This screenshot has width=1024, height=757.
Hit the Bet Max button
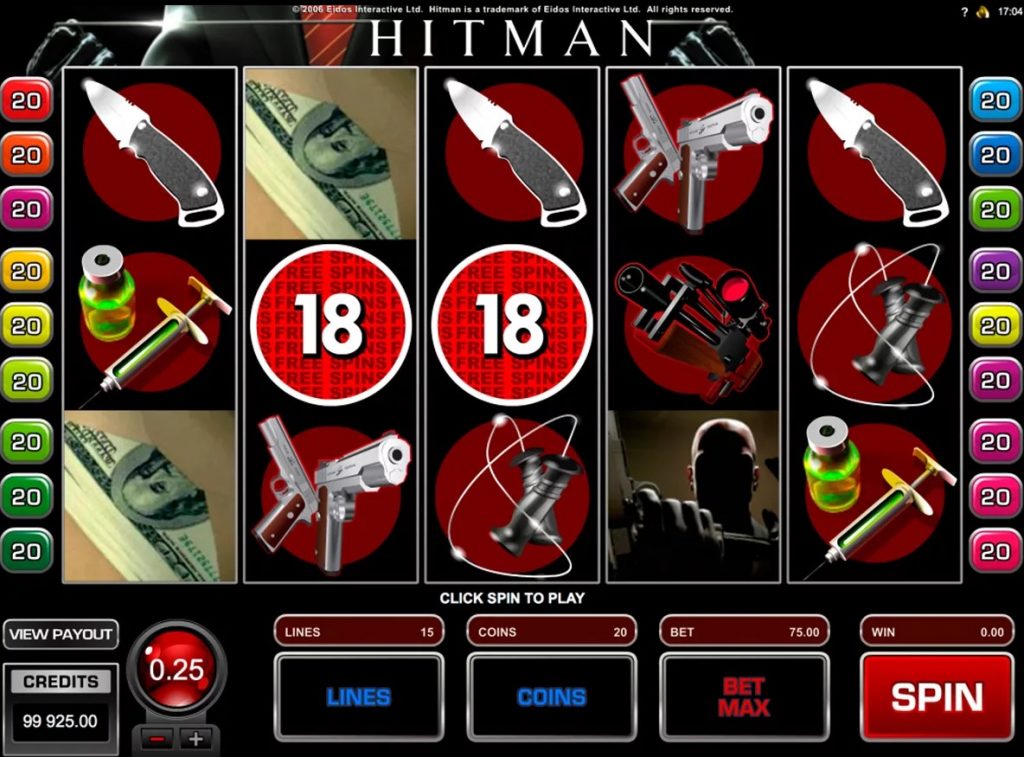(x=744, y=697)
